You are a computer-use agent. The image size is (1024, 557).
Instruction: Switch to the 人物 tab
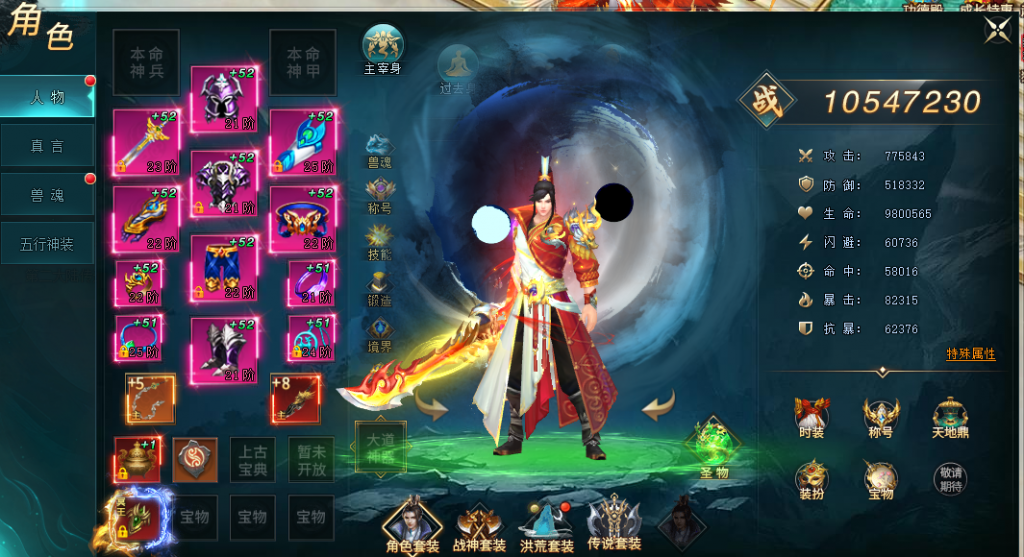point(48,97)
